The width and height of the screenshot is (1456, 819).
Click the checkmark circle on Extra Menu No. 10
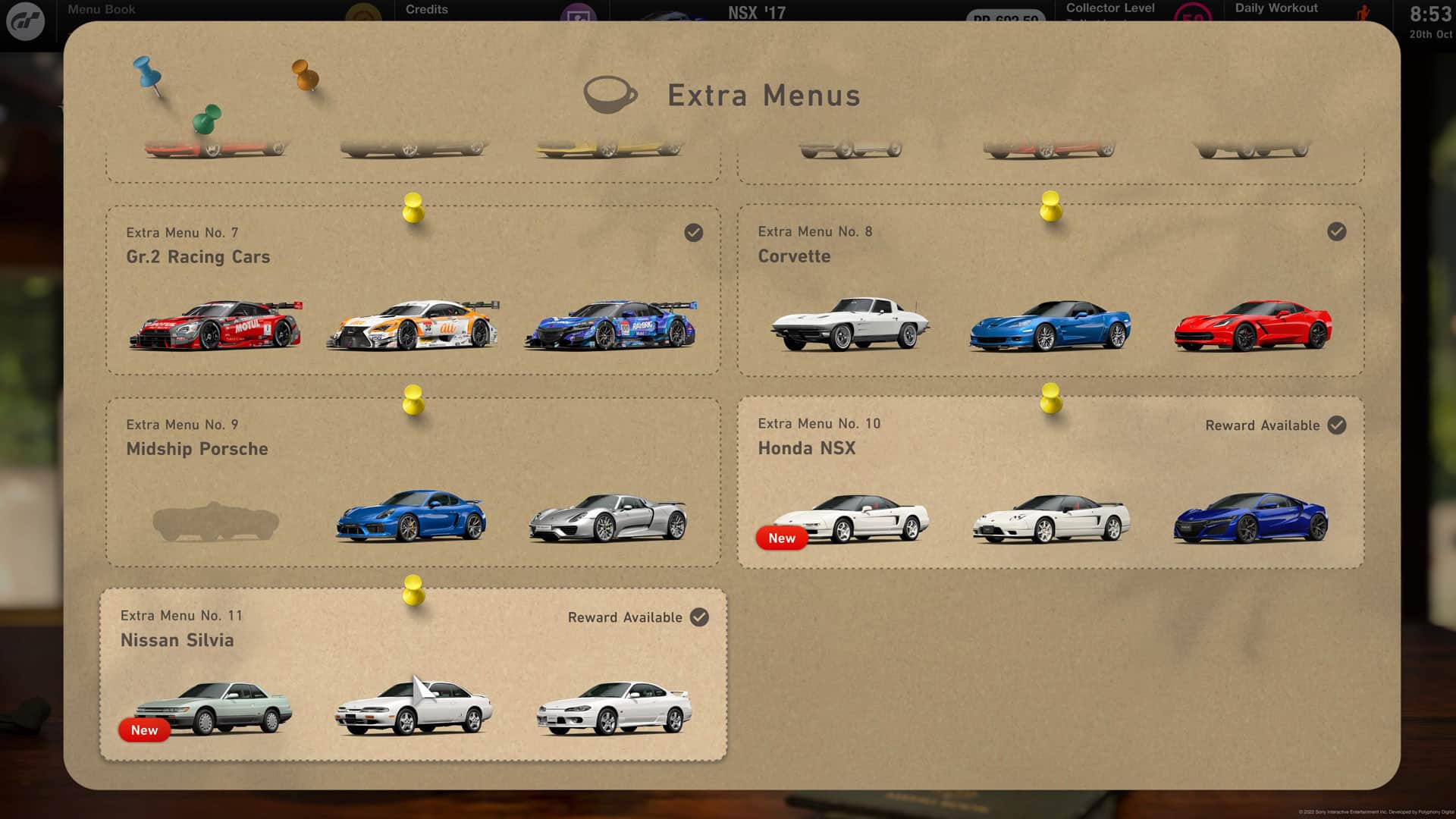(1335, 425)
